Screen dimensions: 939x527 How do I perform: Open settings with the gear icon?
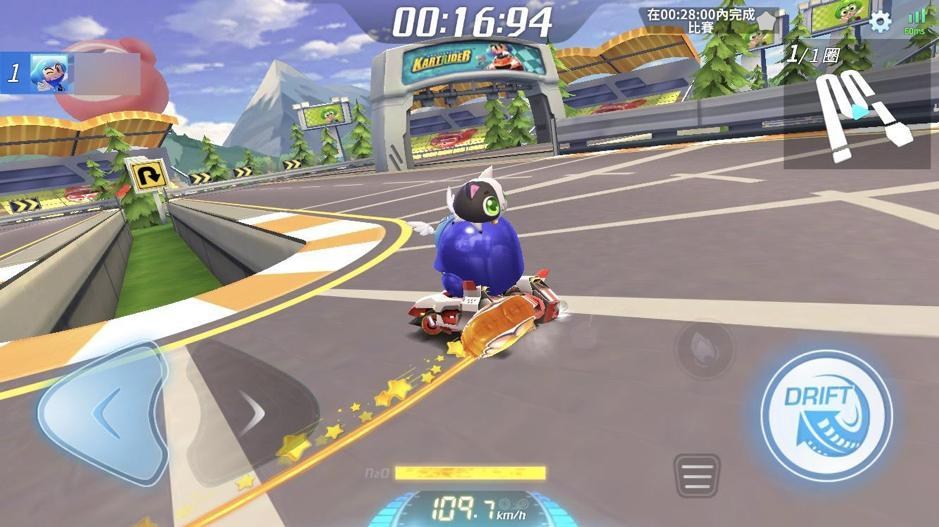tap(880, 22)
